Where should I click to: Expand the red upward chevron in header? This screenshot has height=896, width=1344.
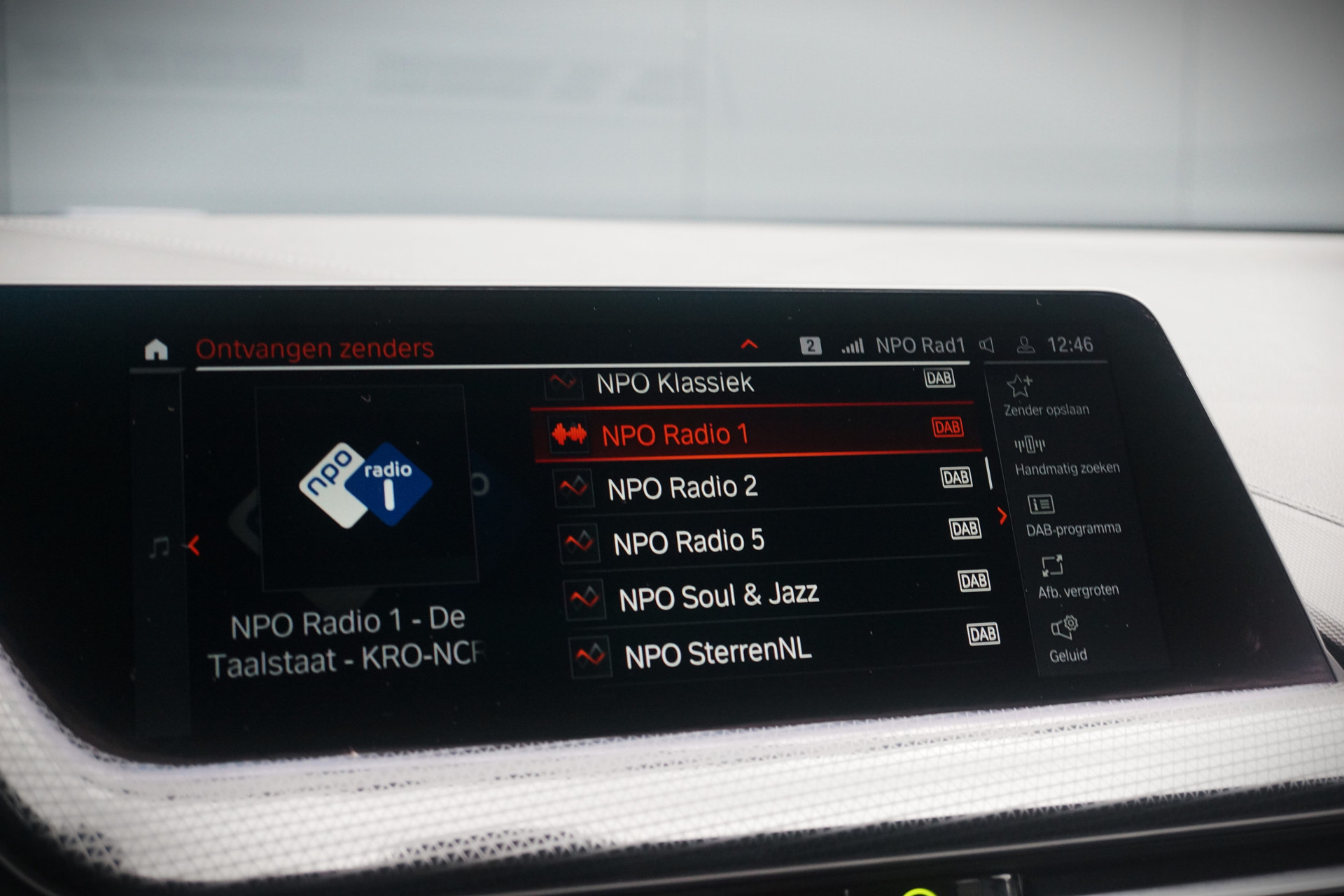pos(749,344)
